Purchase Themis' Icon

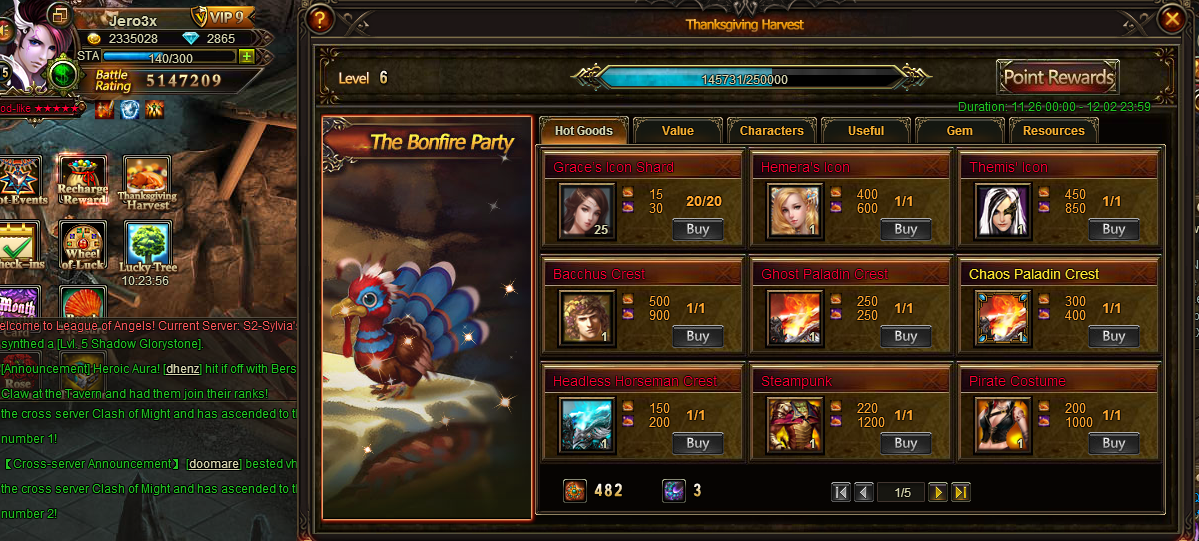pos(1113,229)
